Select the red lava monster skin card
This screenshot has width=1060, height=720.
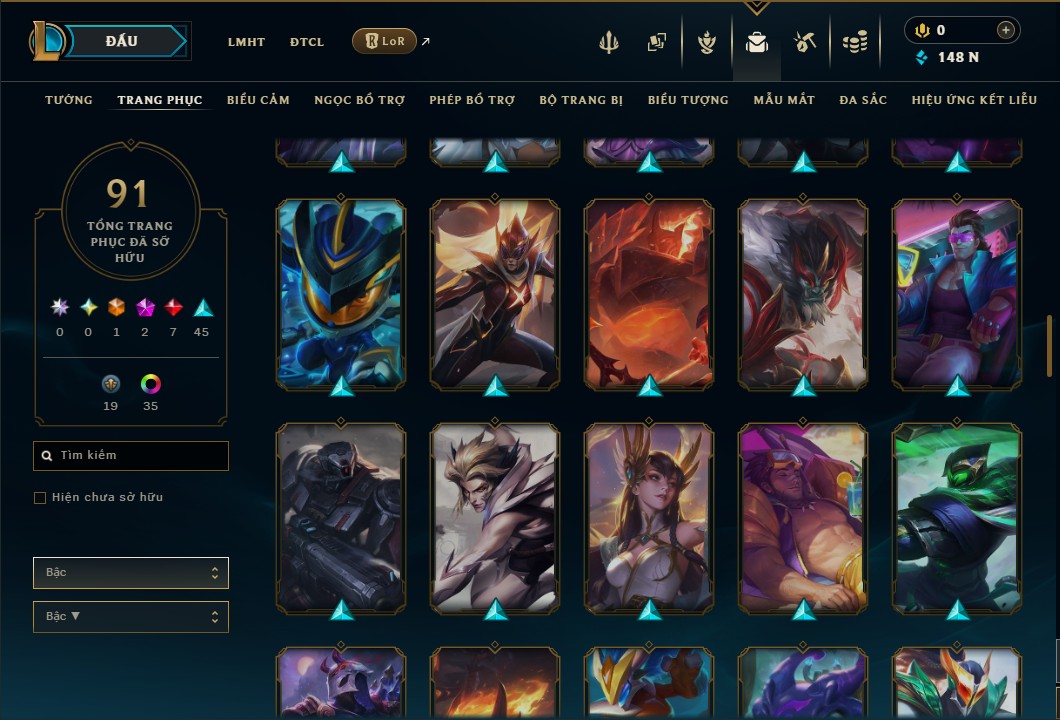click(649, 295)
